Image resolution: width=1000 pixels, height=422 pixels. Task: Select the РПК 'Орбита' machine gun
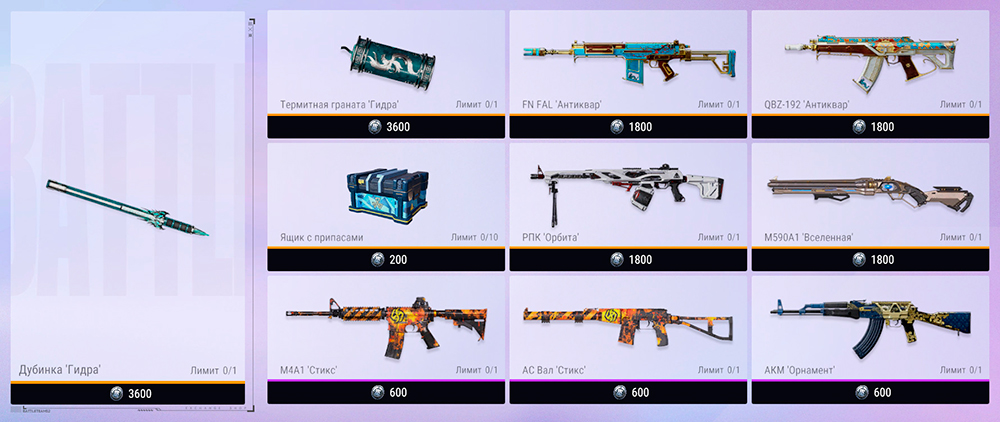point(627,192)
